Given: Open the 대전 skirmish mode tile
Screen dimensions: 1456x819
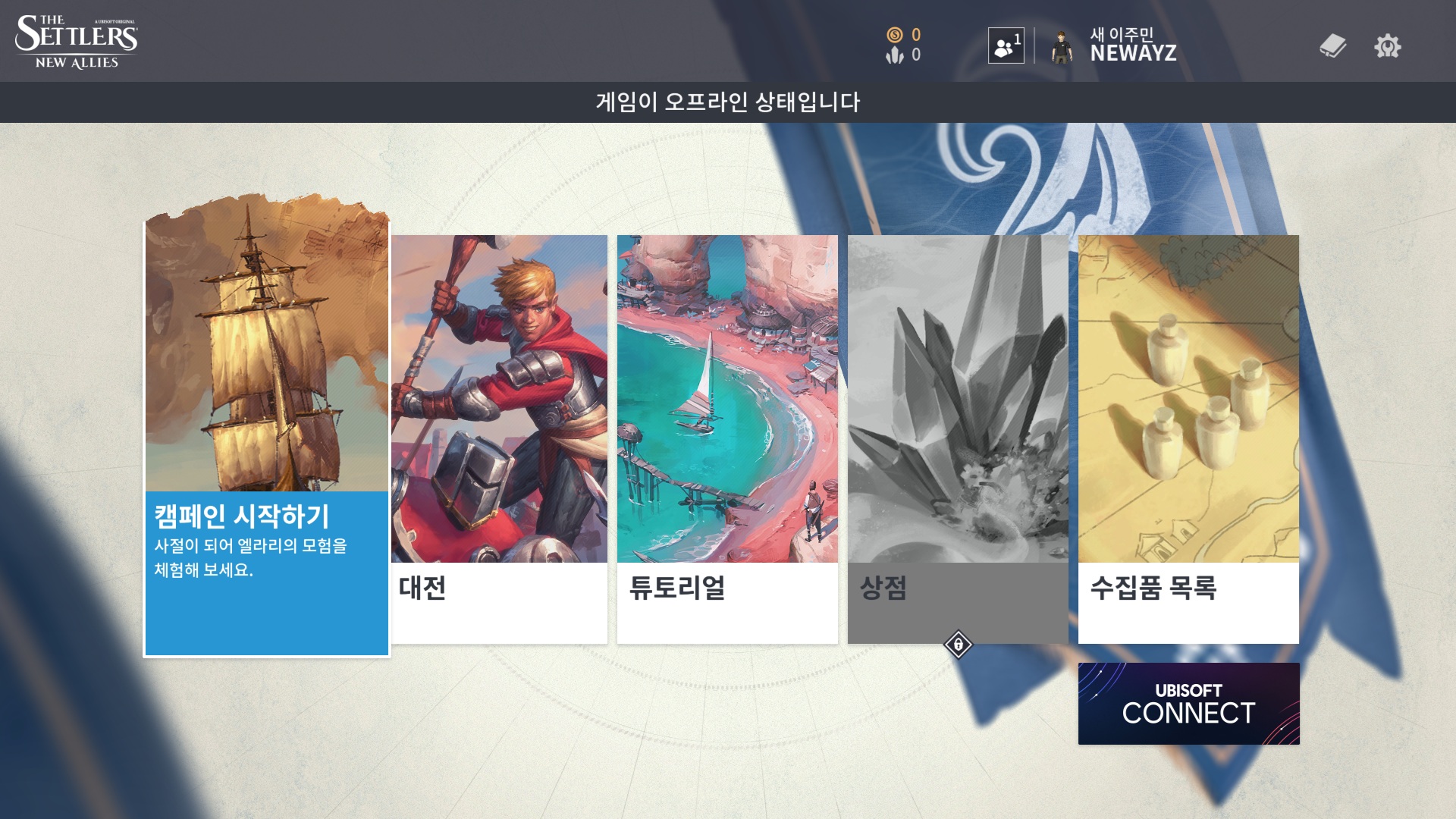Looking at the screenshot, I should (499, 438).
